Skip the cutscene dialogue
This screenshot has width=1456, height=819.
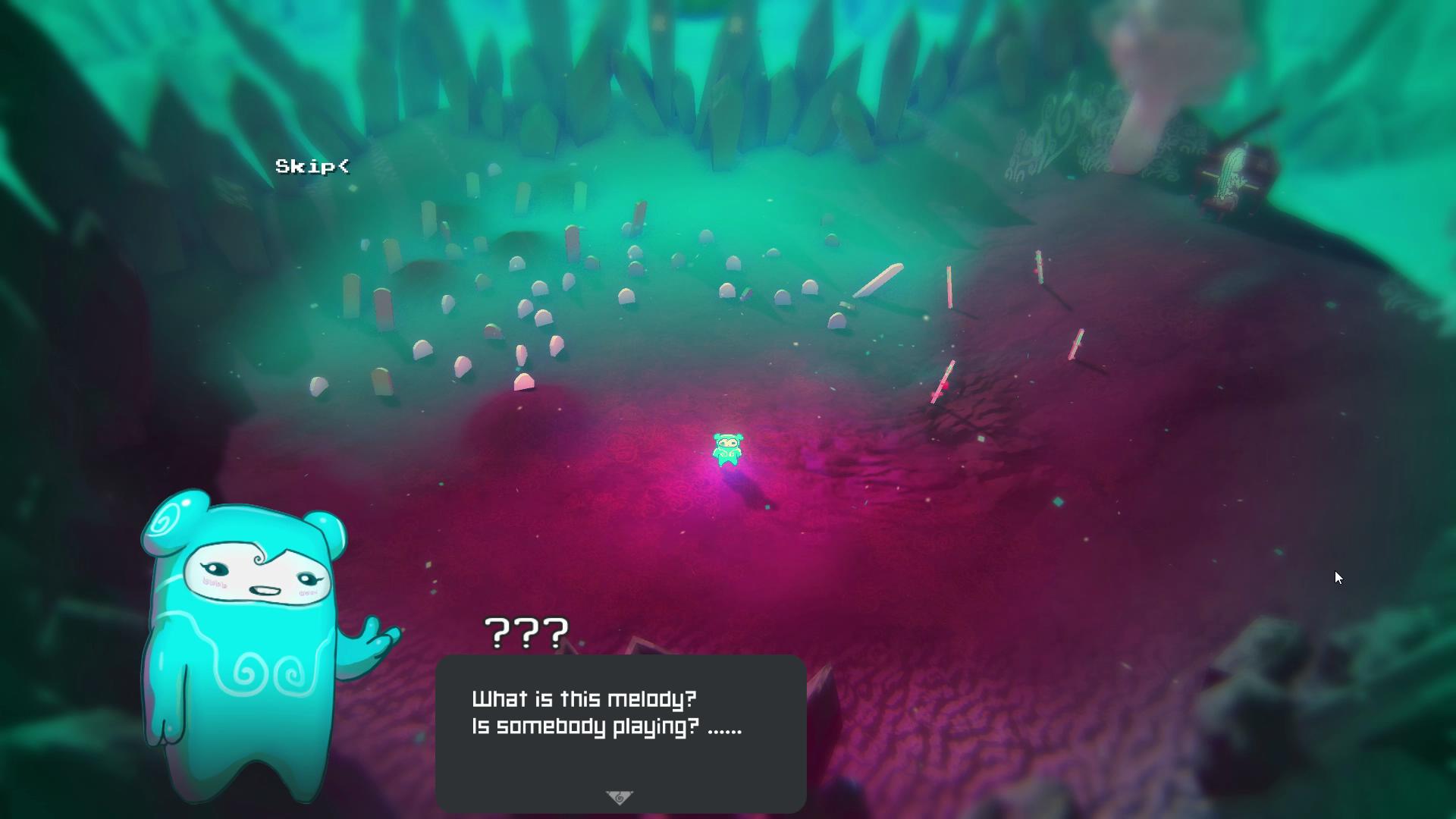click(312, 166)
